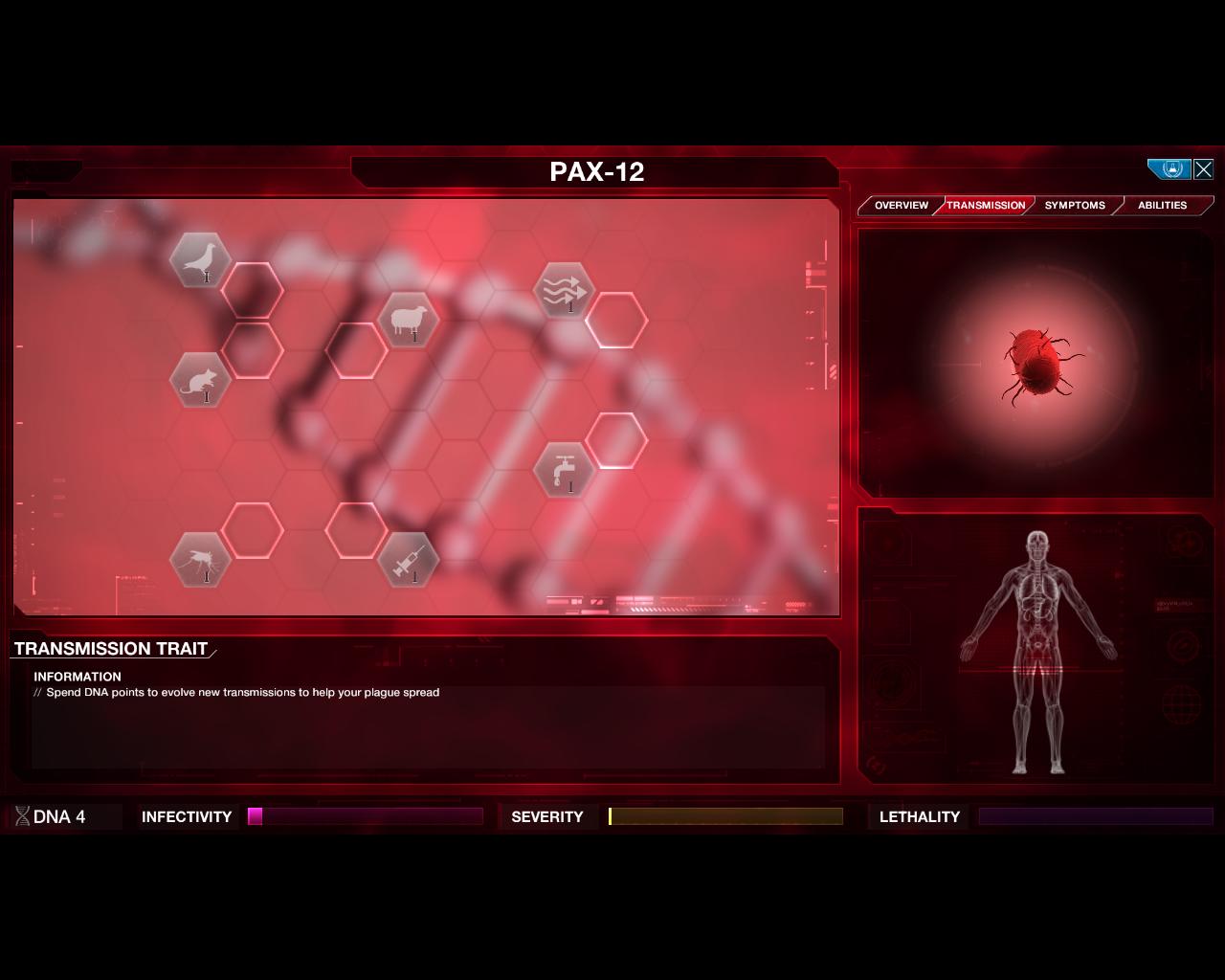The height and width of the screenshot is (980, 1225).
Task: Select the Insect 1 transmission
Action: (200, 561)
